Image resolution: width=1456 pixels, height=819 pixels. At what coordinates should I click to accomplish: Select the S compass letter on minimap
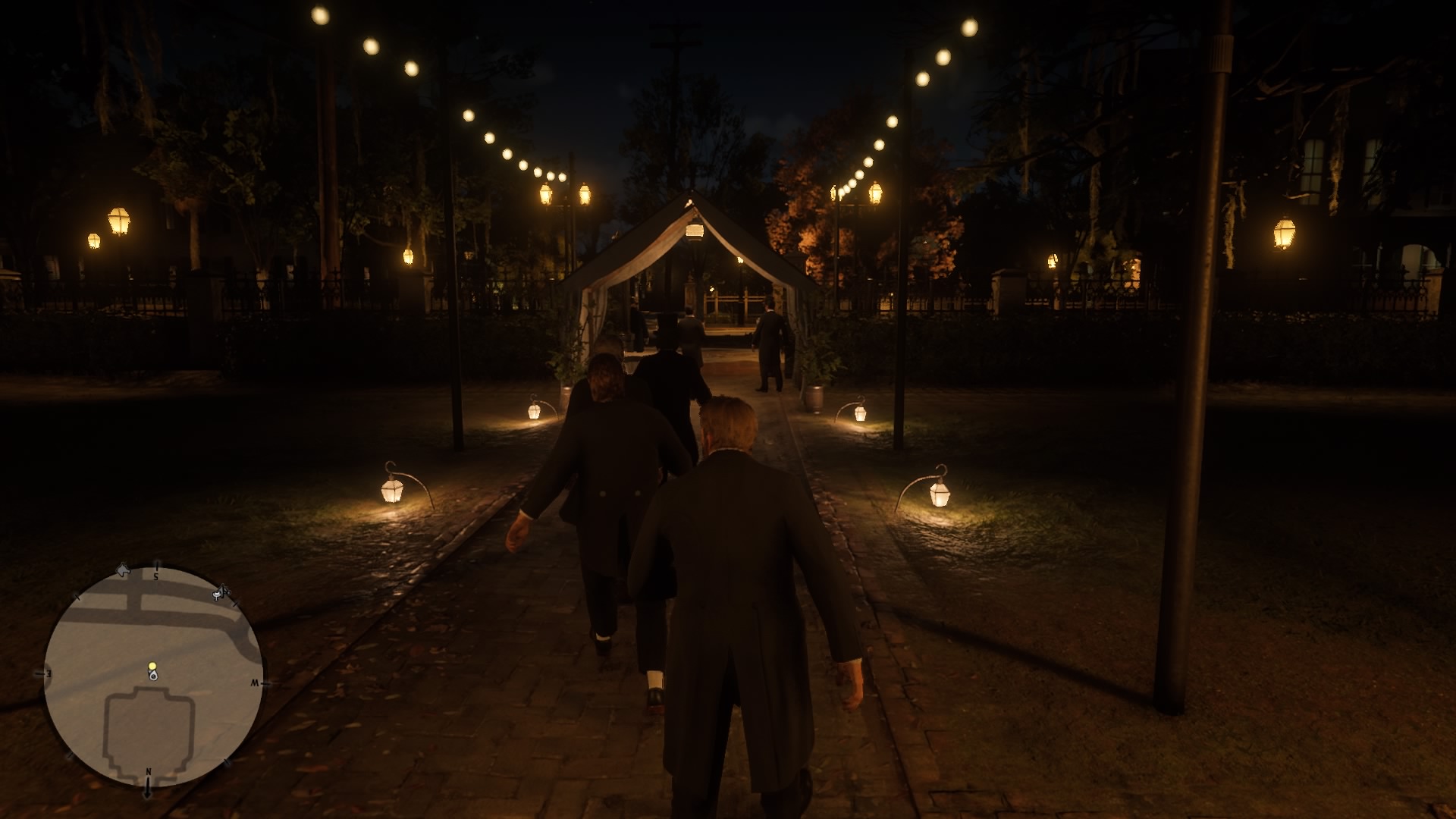[x=156, y=577]
